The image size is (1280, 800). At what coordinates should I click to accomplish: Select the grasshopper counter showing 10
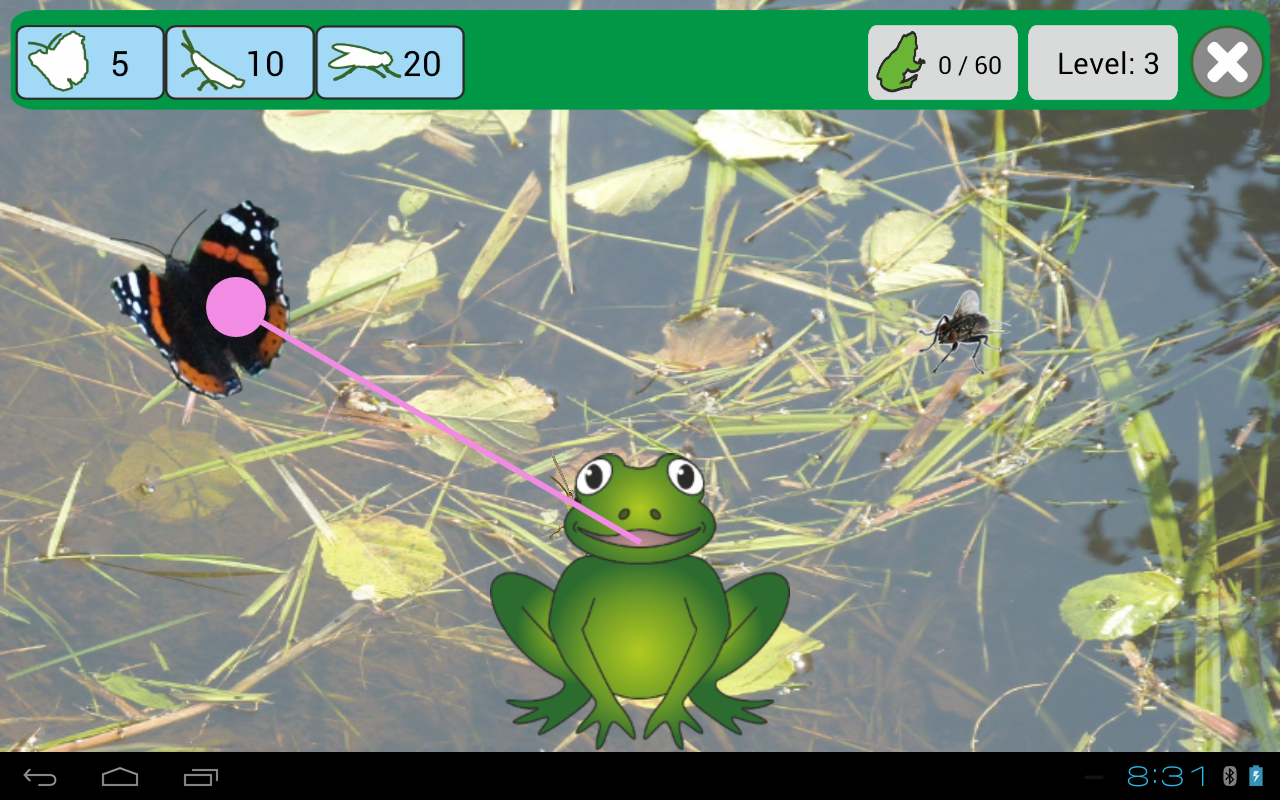pyautogui.click(x=239, y=62)
